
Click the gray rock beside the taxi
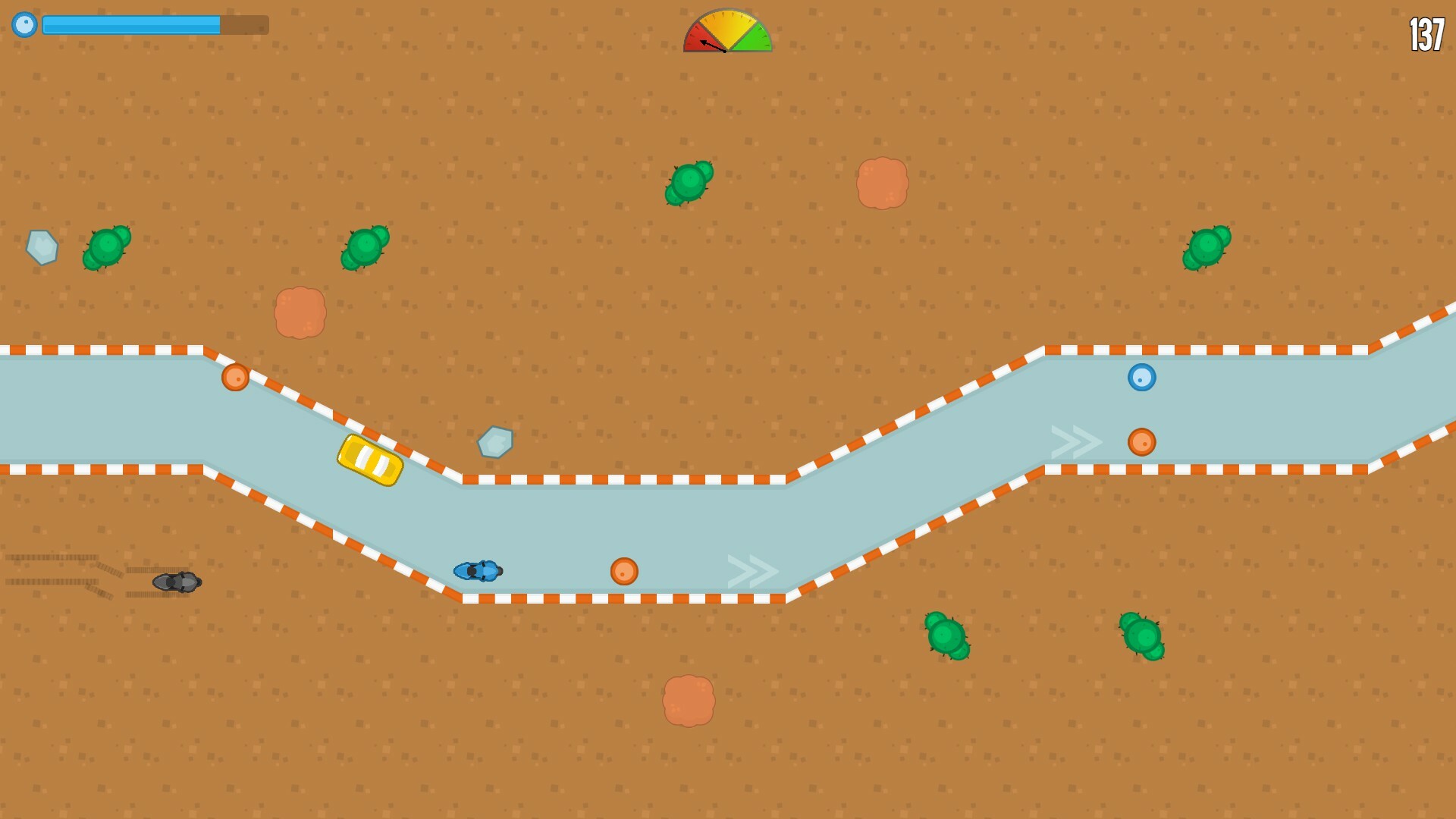tap(494, 442)
